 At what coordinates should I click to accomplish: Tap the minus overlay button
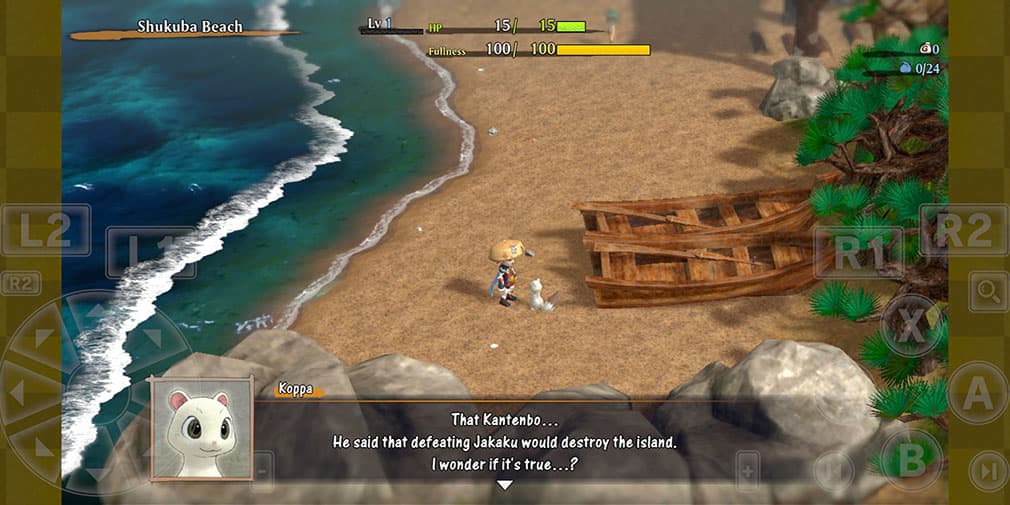point(262,468)
